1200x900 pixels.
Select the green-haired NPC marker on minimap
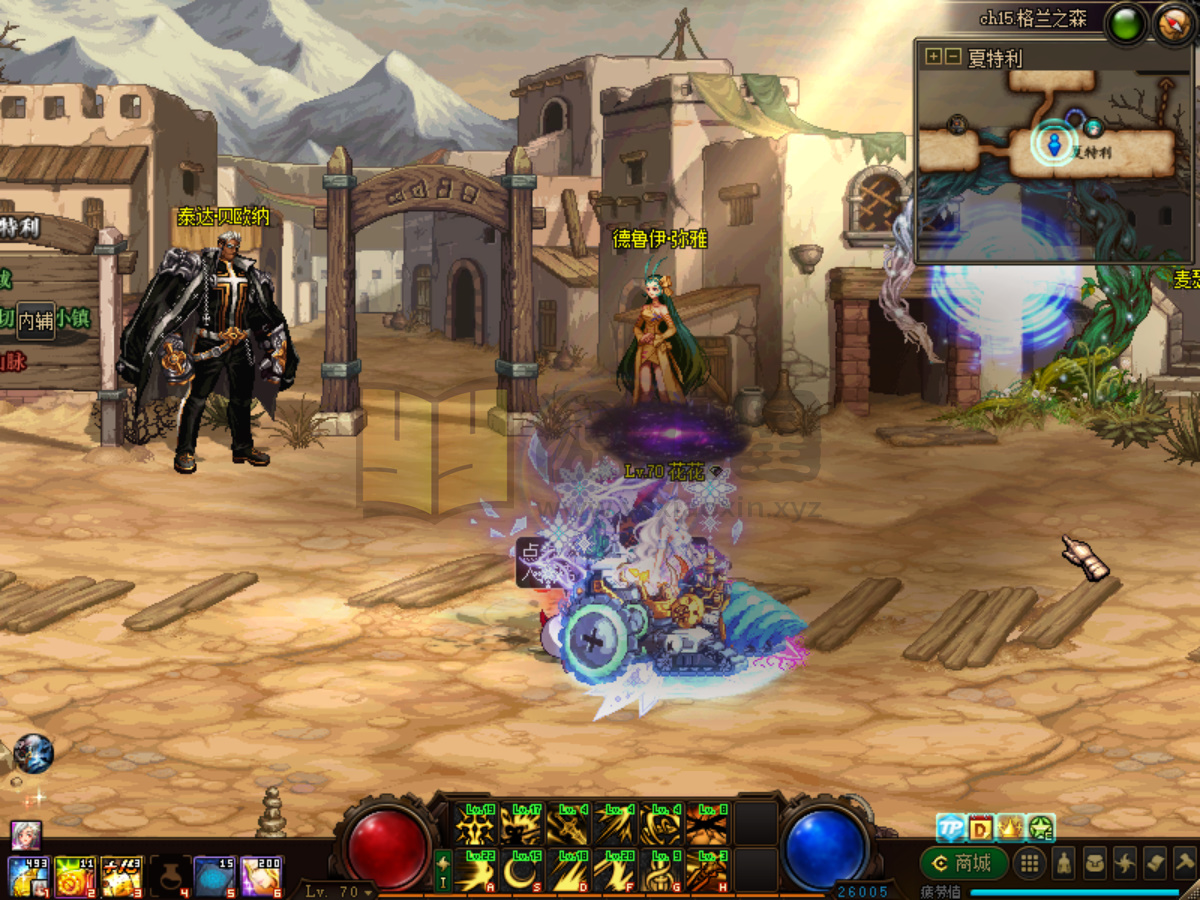pos(1093,127)
